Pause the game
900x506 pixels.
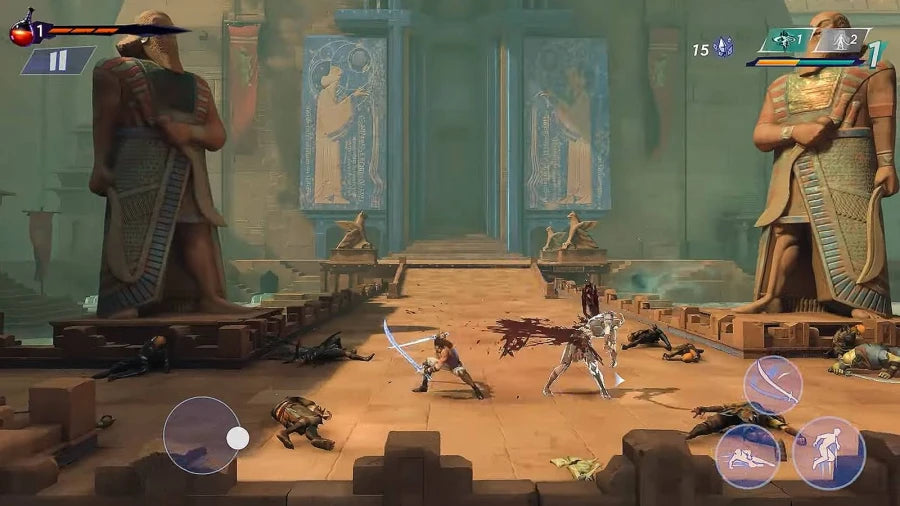57,61
